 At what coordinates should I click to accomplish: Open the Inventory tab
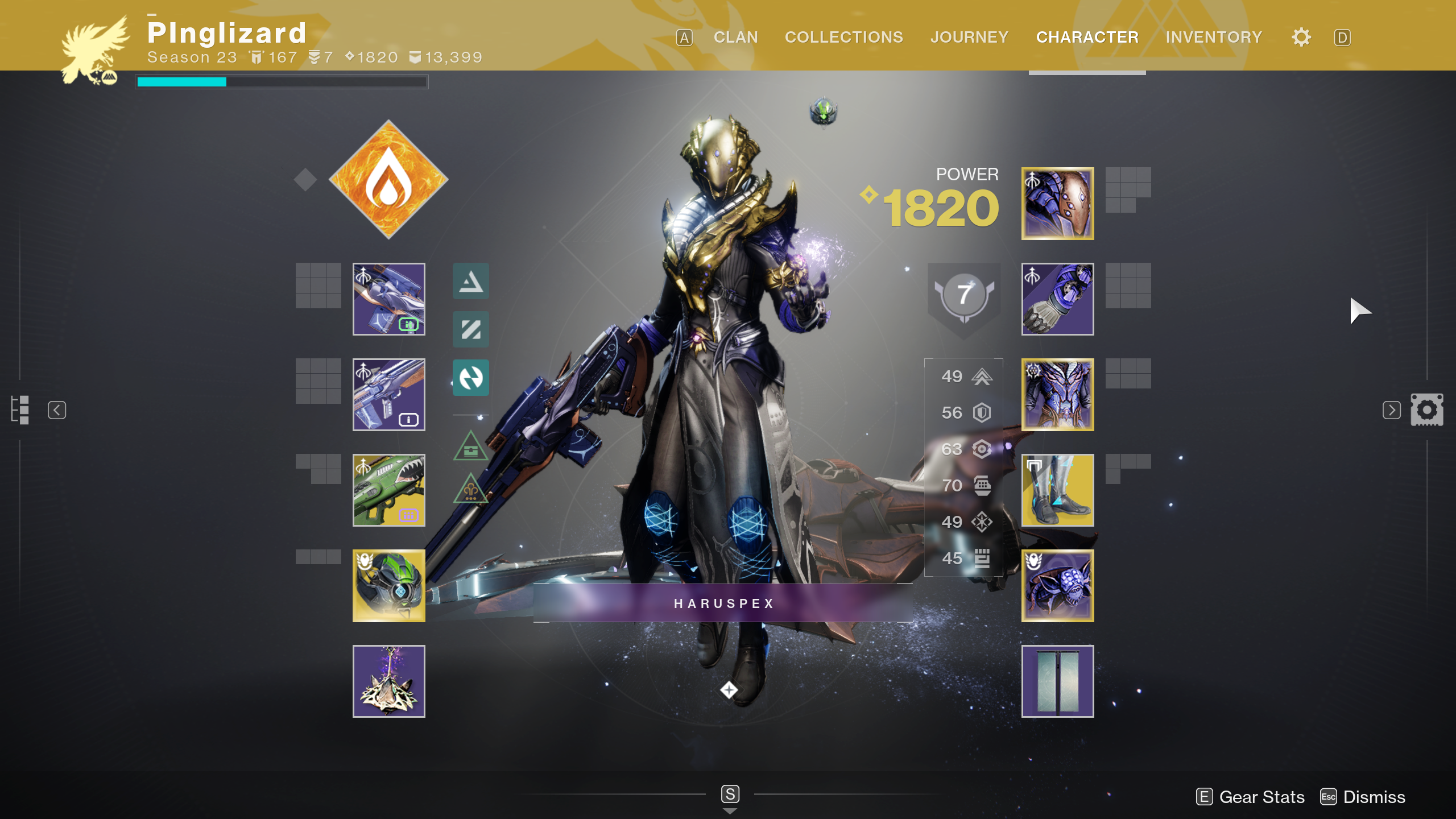pos(1214,38)
